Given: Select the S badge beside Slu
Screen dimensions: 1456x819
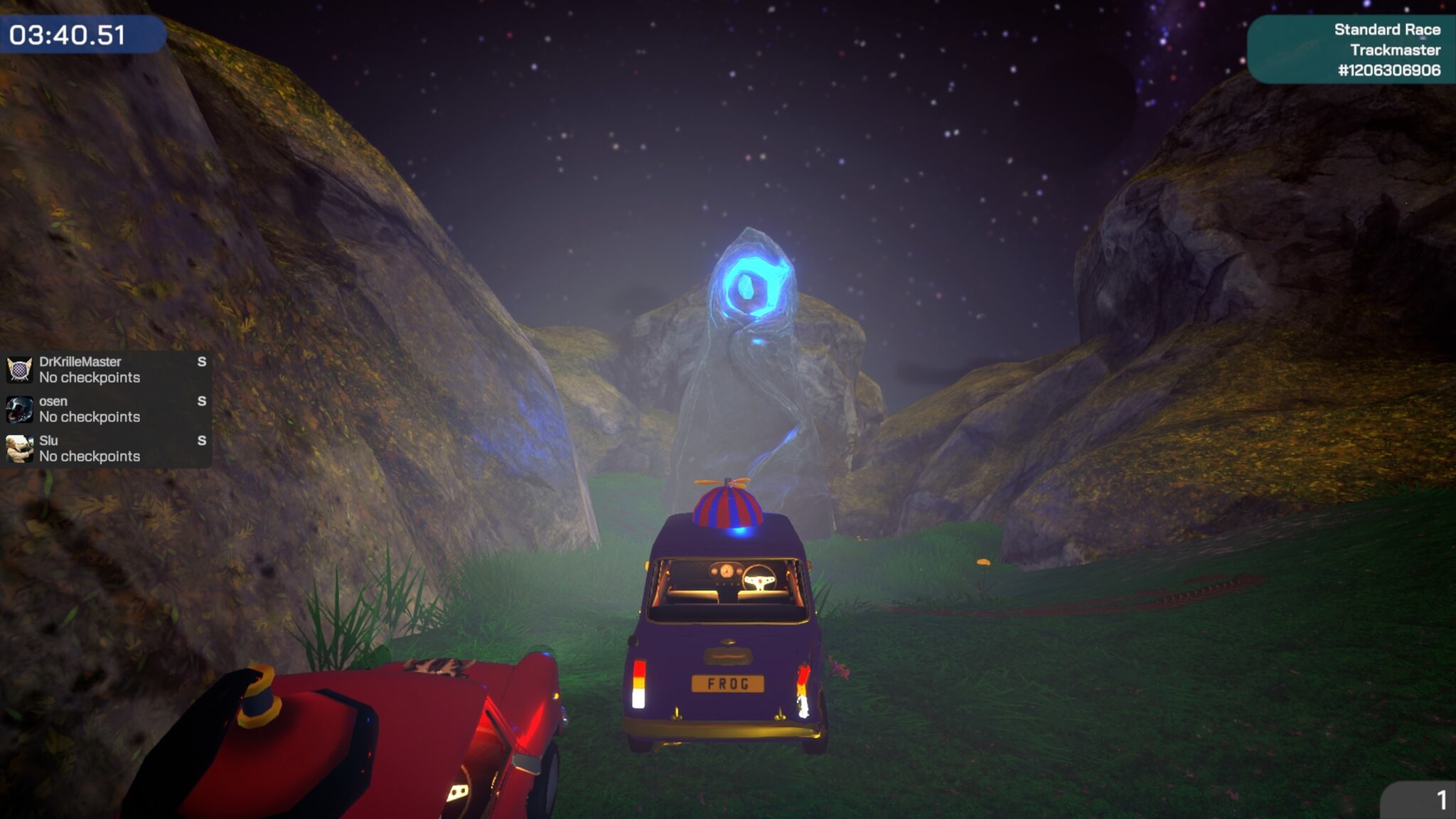Looking at the screenshot, I should tap(202, 441).
